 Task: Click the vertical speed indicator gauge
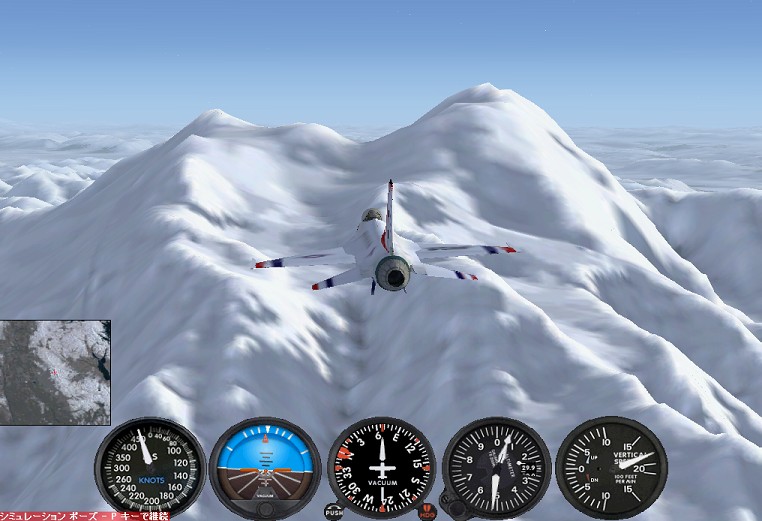(x=611, y=467)
